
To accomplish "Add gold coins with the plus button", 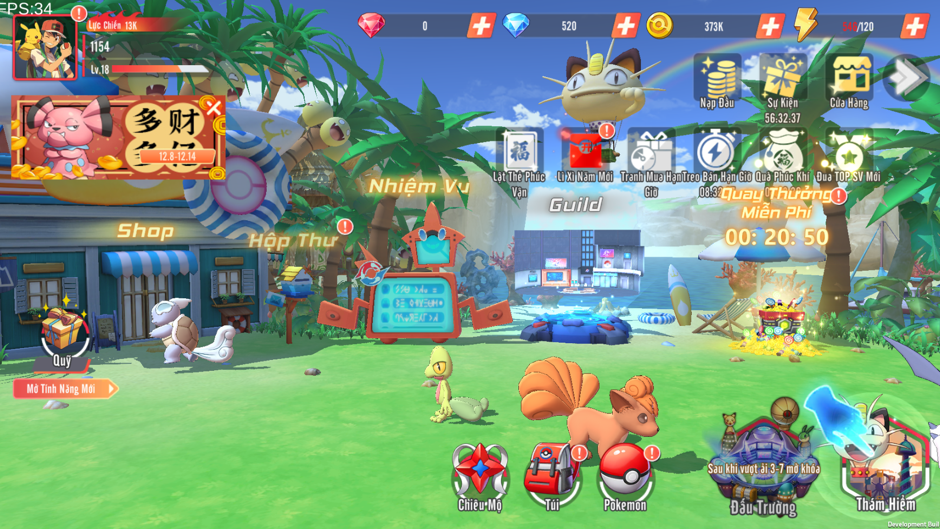I will point(770,26).
